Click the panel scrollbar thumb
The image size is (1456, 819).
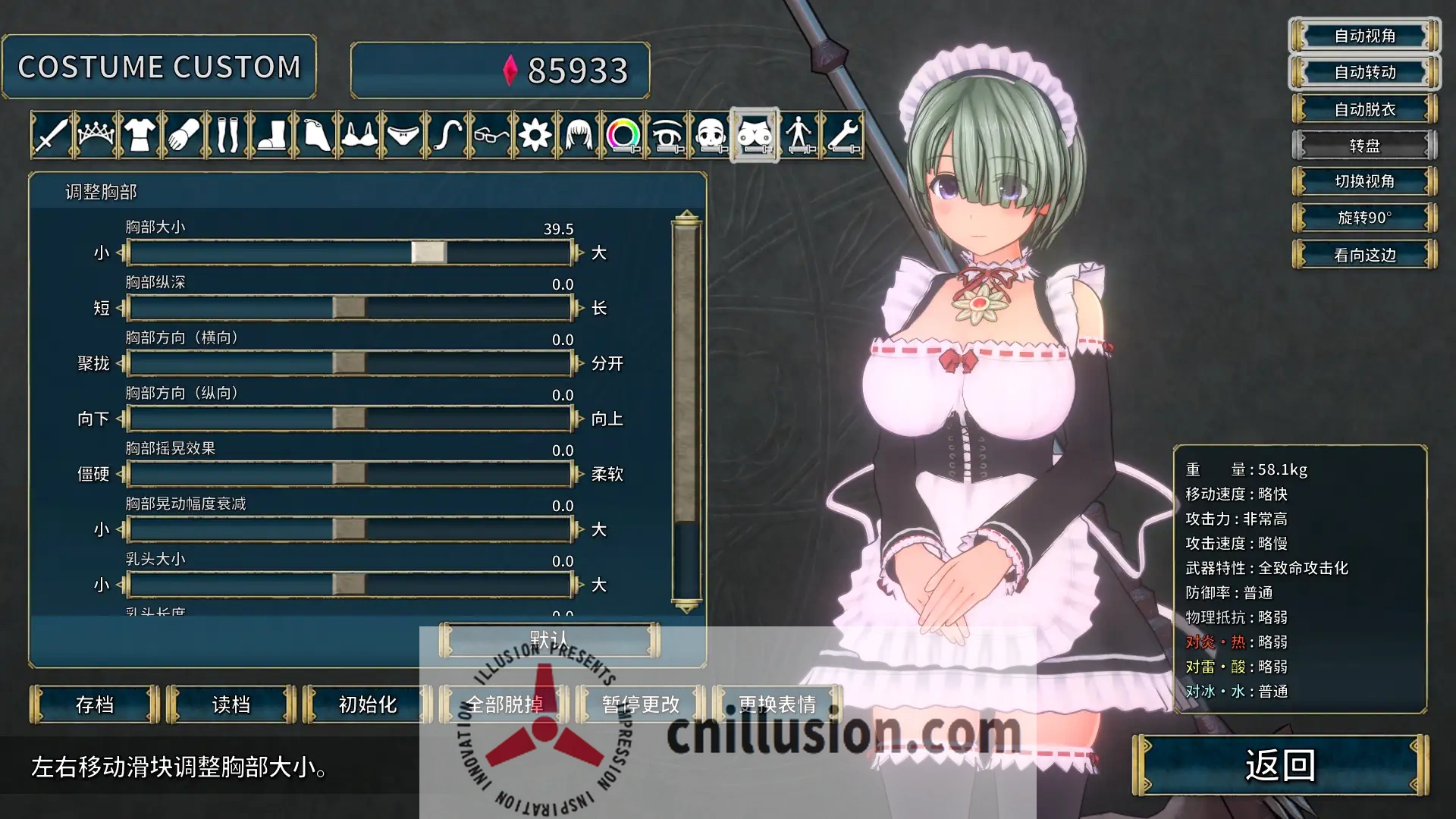[686, 364]
